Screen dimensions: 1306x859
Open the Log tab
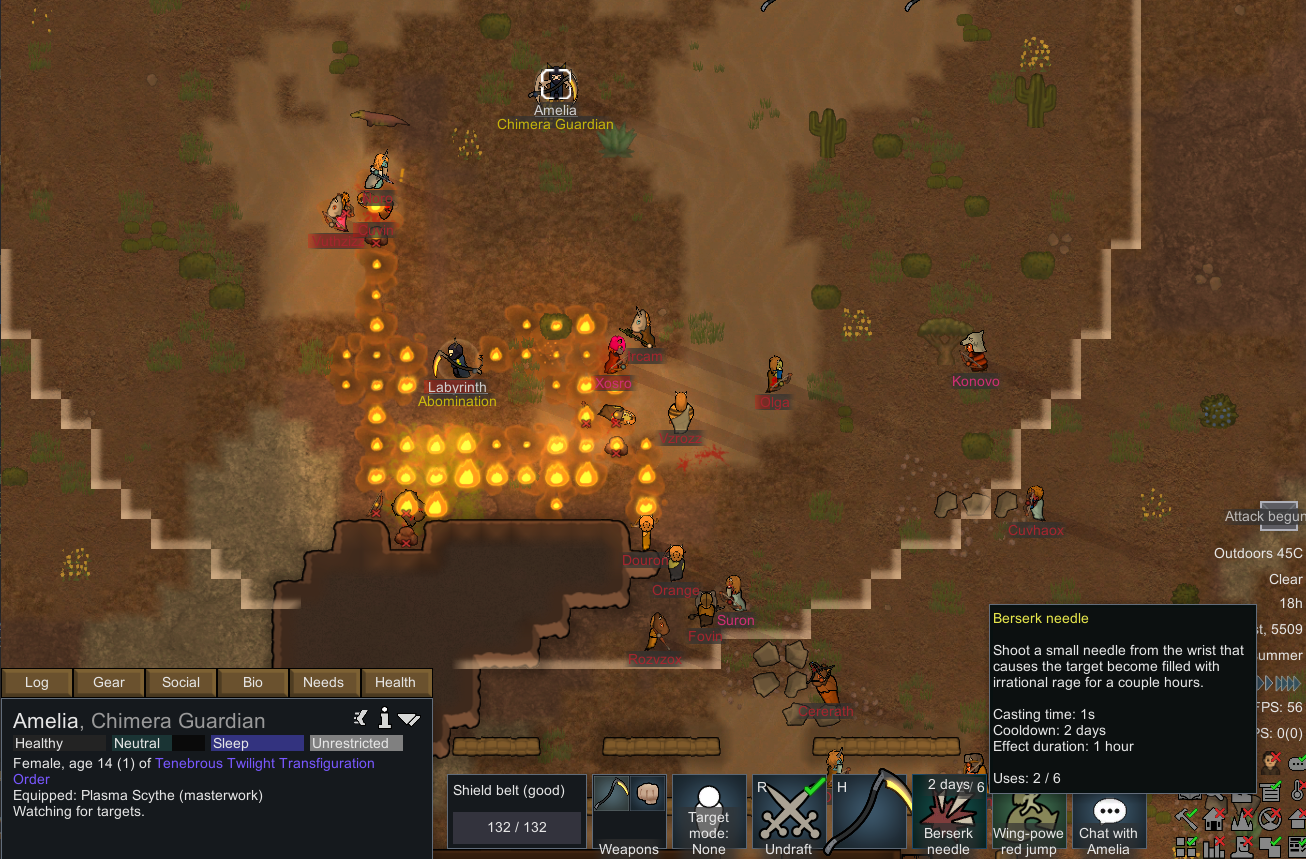(x=37, y=682)
